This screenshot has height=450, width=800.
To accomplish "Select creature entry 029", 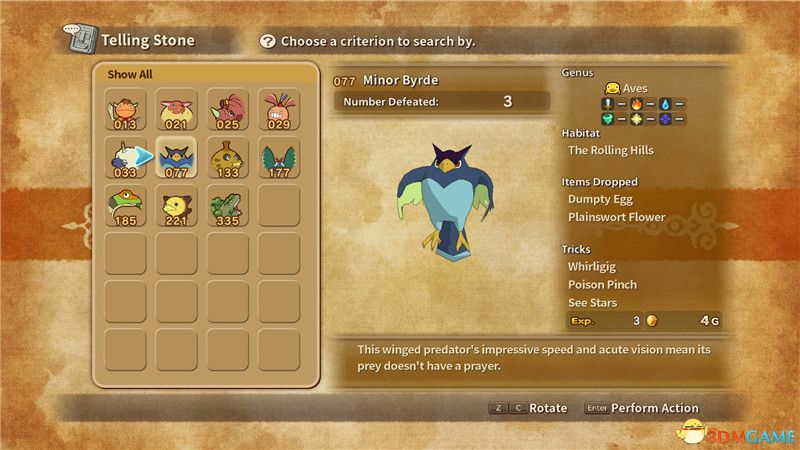I will (x=279, y=109).
